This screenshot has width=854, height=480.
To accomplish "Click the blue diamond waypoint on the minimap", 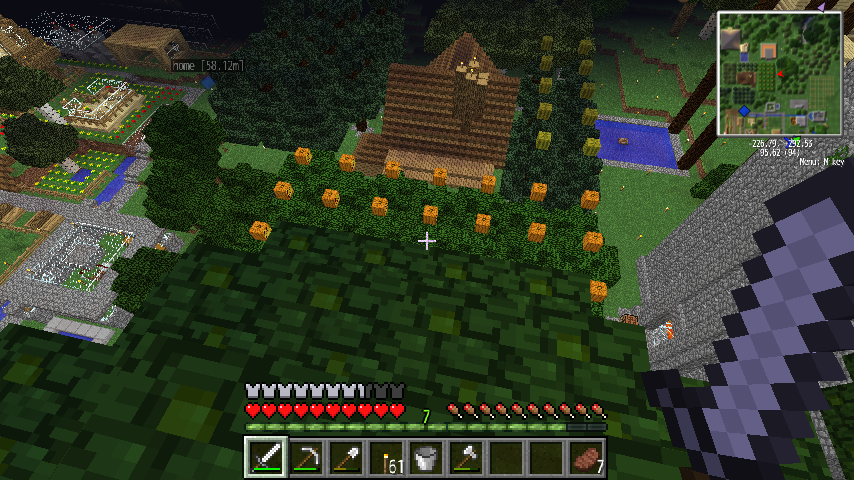I will pyautogui.click(x=744, y=110).
